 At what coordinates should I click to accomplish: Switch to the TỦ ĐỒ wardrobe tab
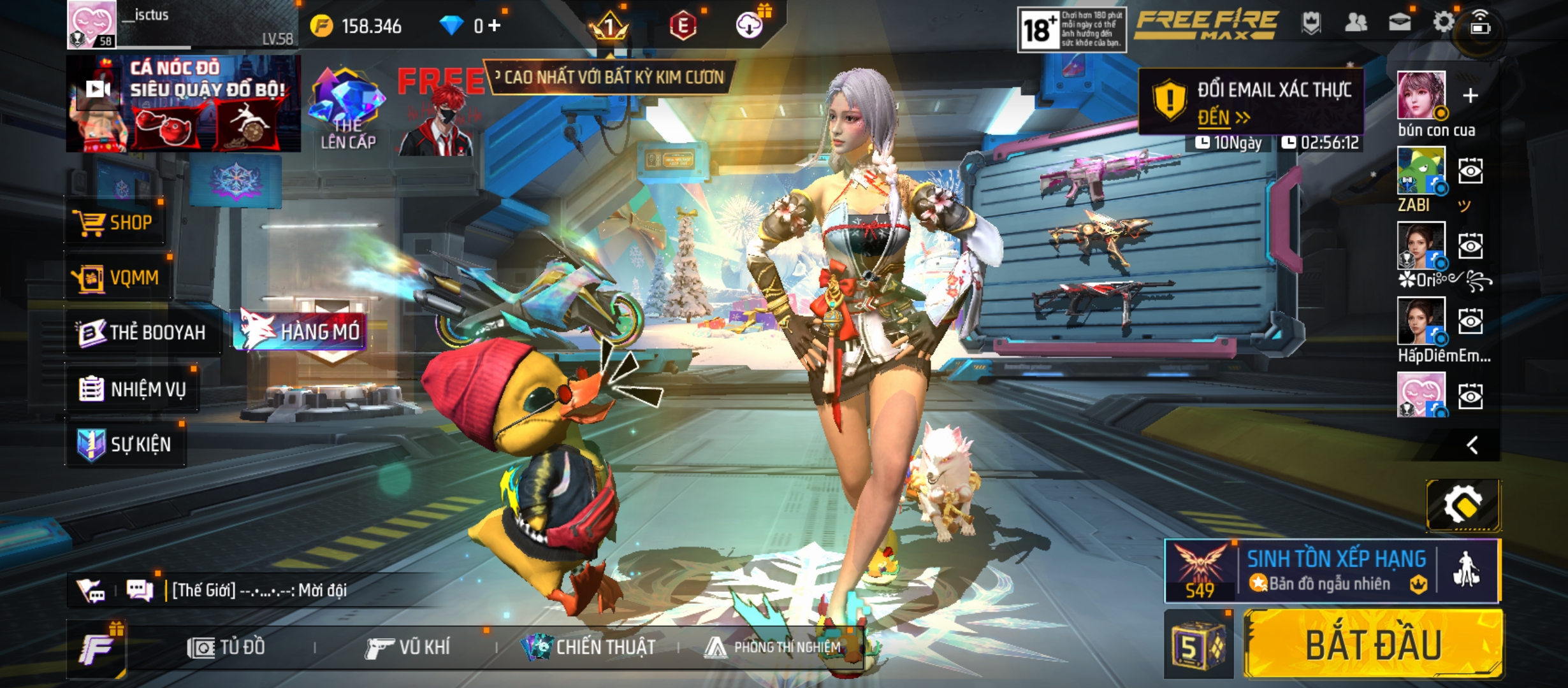(226, 647)
